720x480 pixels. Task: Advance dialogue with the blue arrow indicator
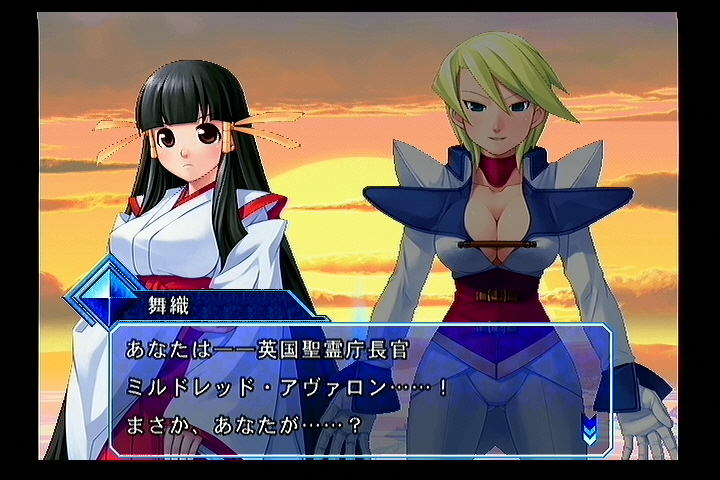coord(590,430)
